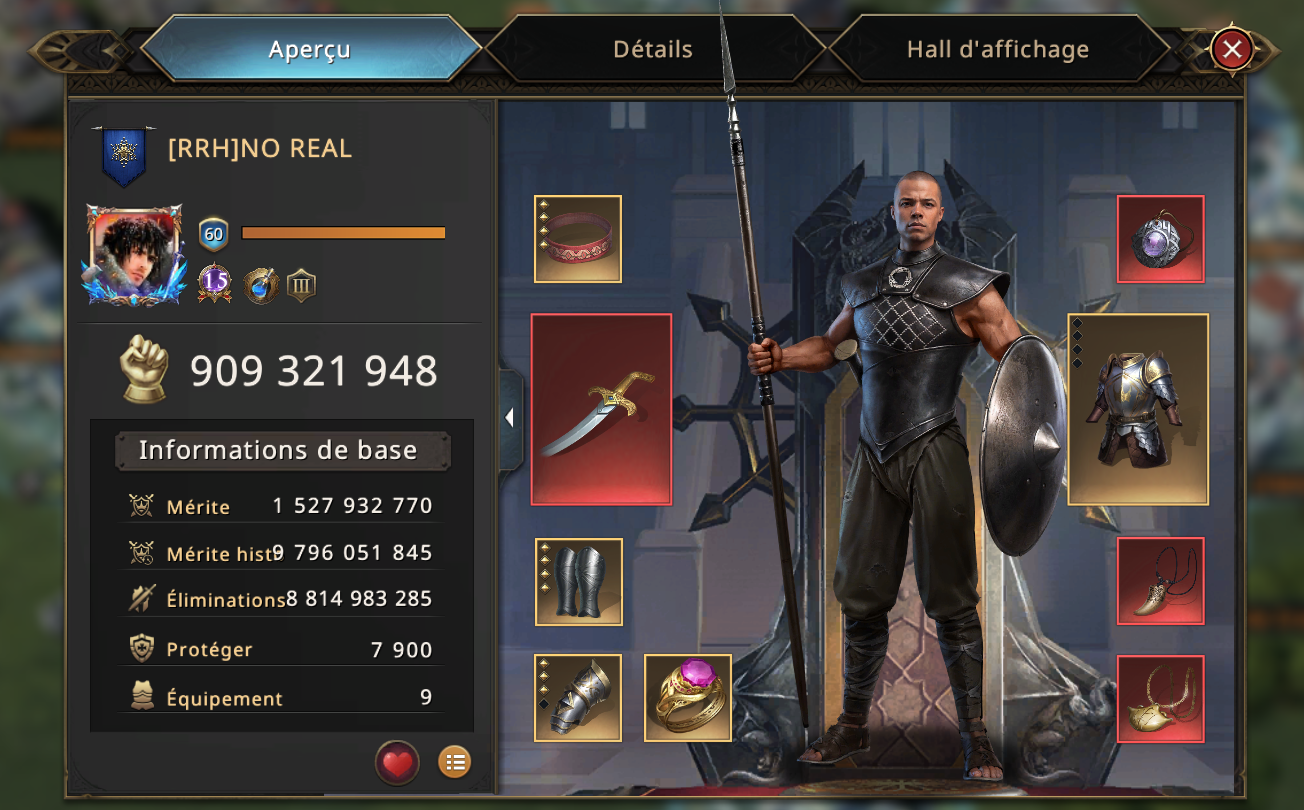Select the steel leg greaves slot
The height and width of the screenshot is (810, 1304).
pyautogui.click(x=579, y=582)
